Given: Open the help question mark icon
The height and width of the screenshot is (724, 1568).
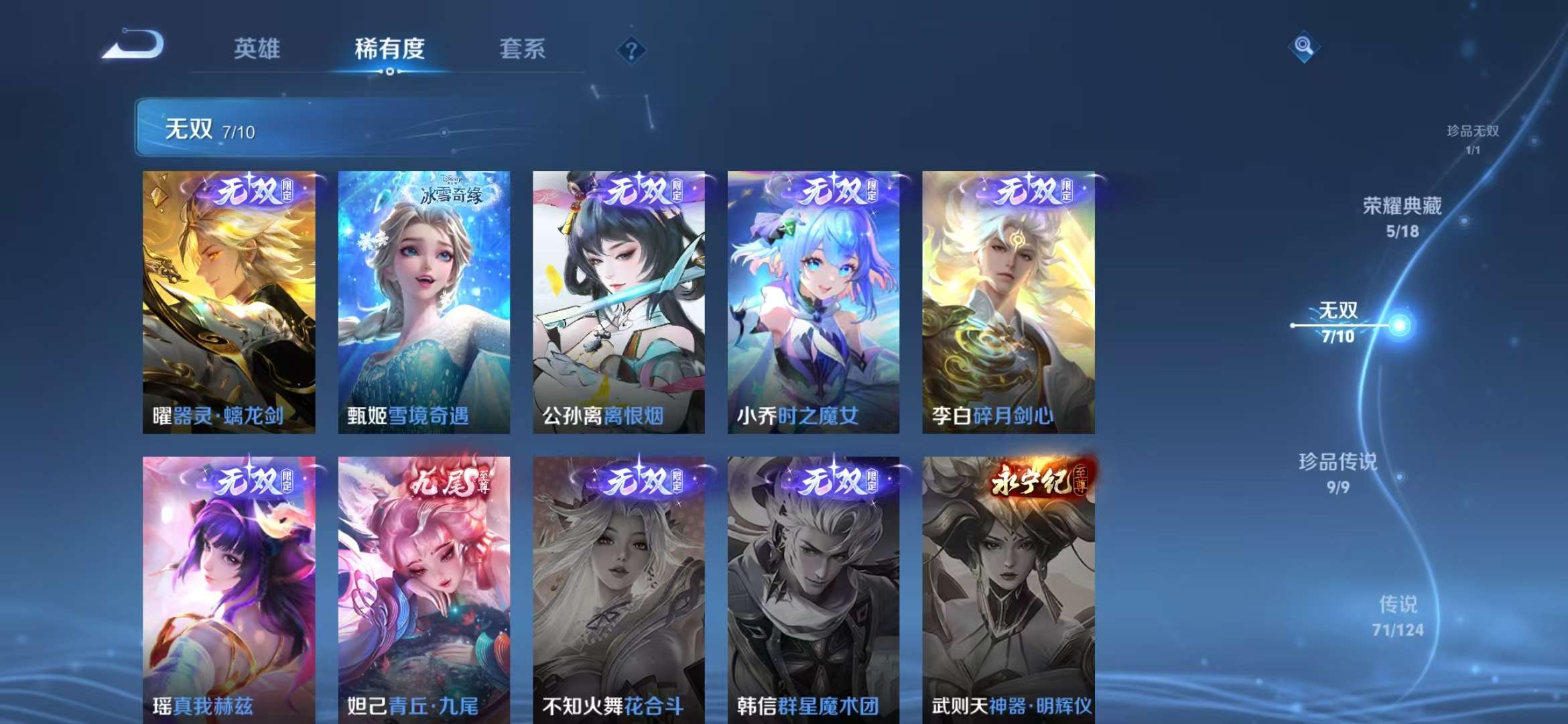Looking at the screenshot, I should tap(631, 50).
